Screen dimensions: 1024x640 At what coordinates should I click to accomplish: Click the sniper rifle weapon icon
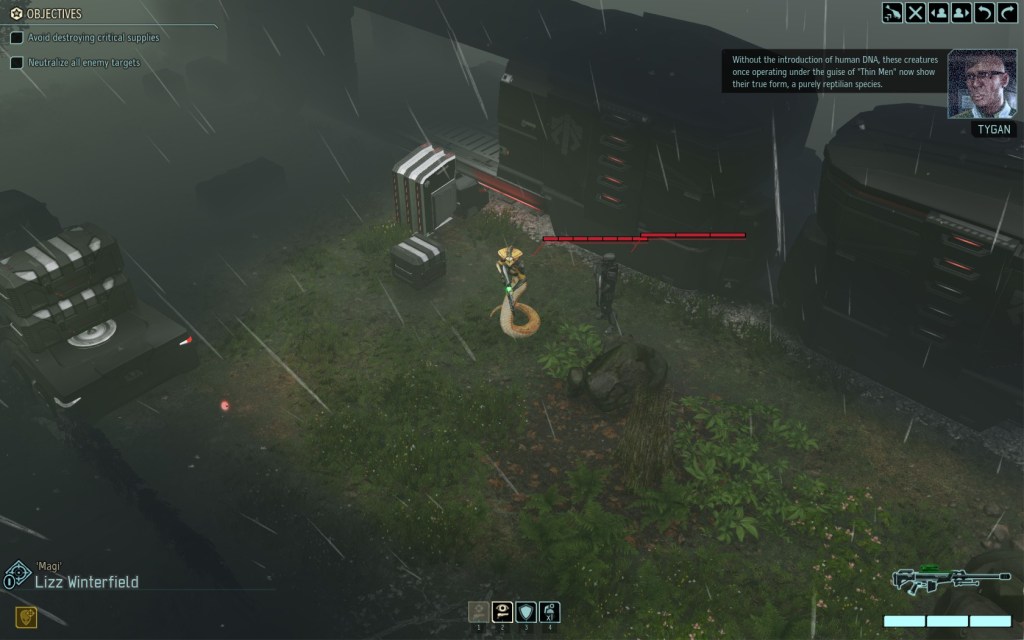(x=930, y=582)
